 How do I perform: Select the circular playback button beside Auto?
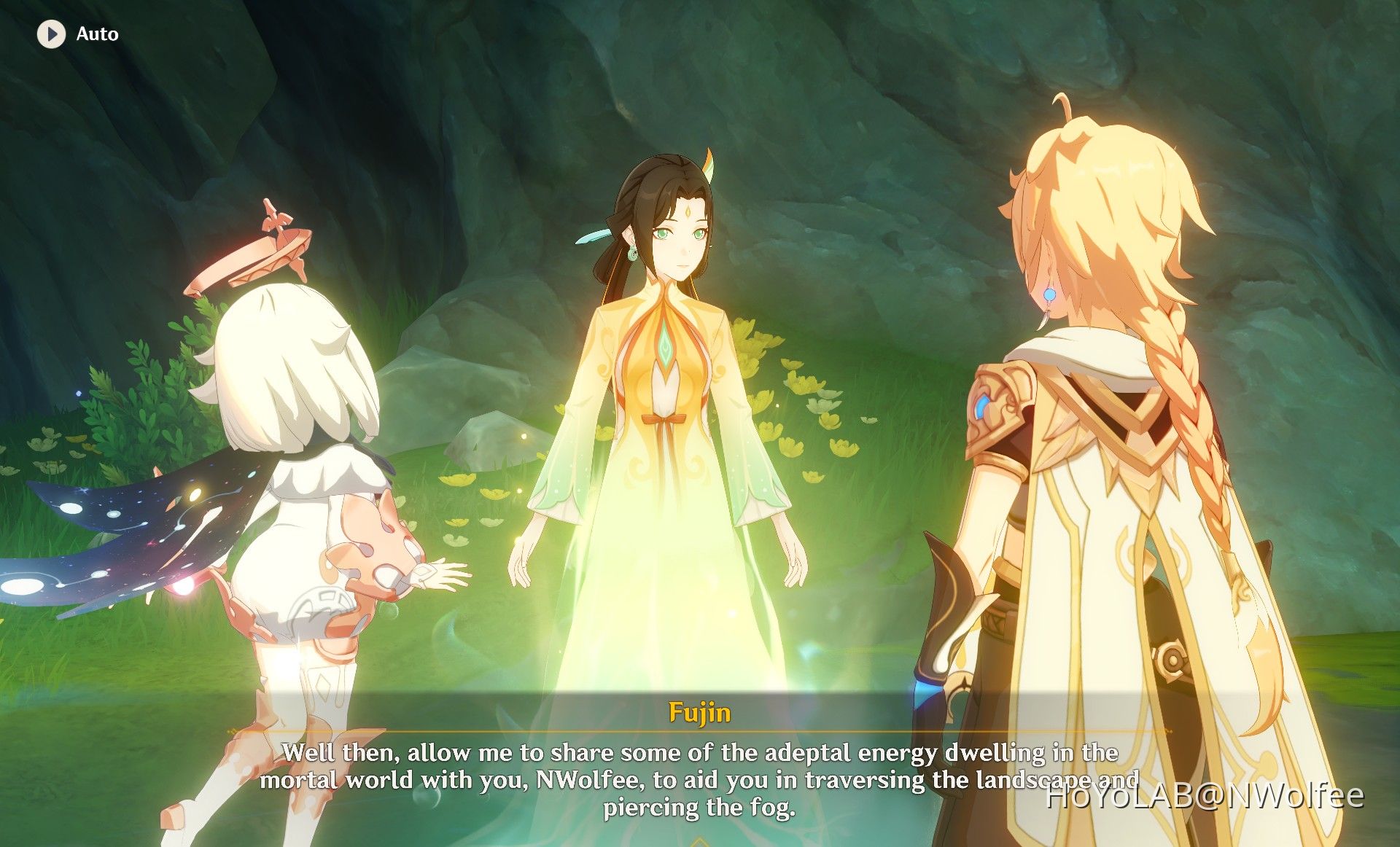coord(51,33)
